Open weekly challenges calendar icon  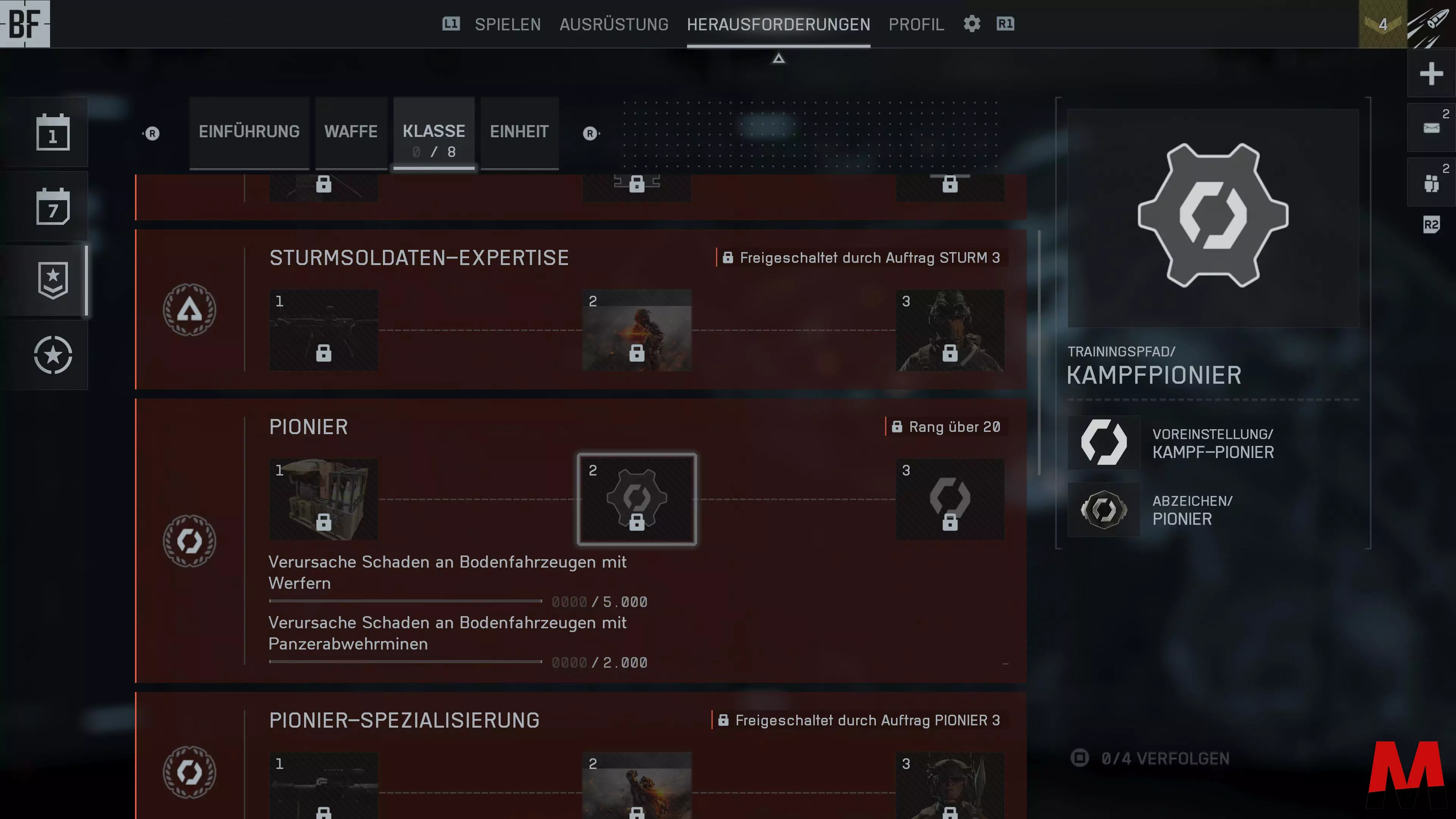[53, 207]
